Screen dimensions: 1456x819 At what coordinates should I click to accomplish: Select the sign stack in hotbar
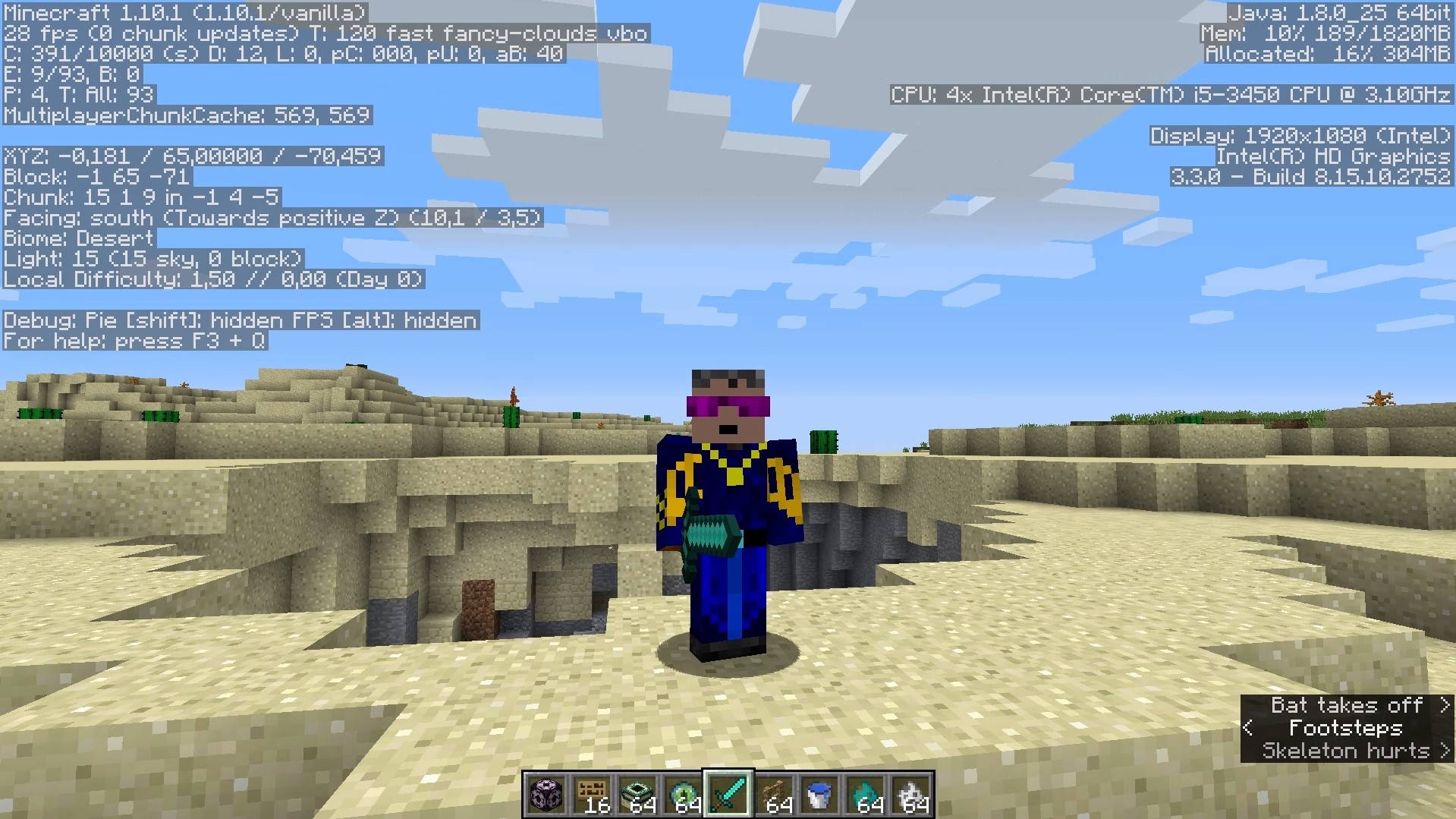tap(591, 794)
